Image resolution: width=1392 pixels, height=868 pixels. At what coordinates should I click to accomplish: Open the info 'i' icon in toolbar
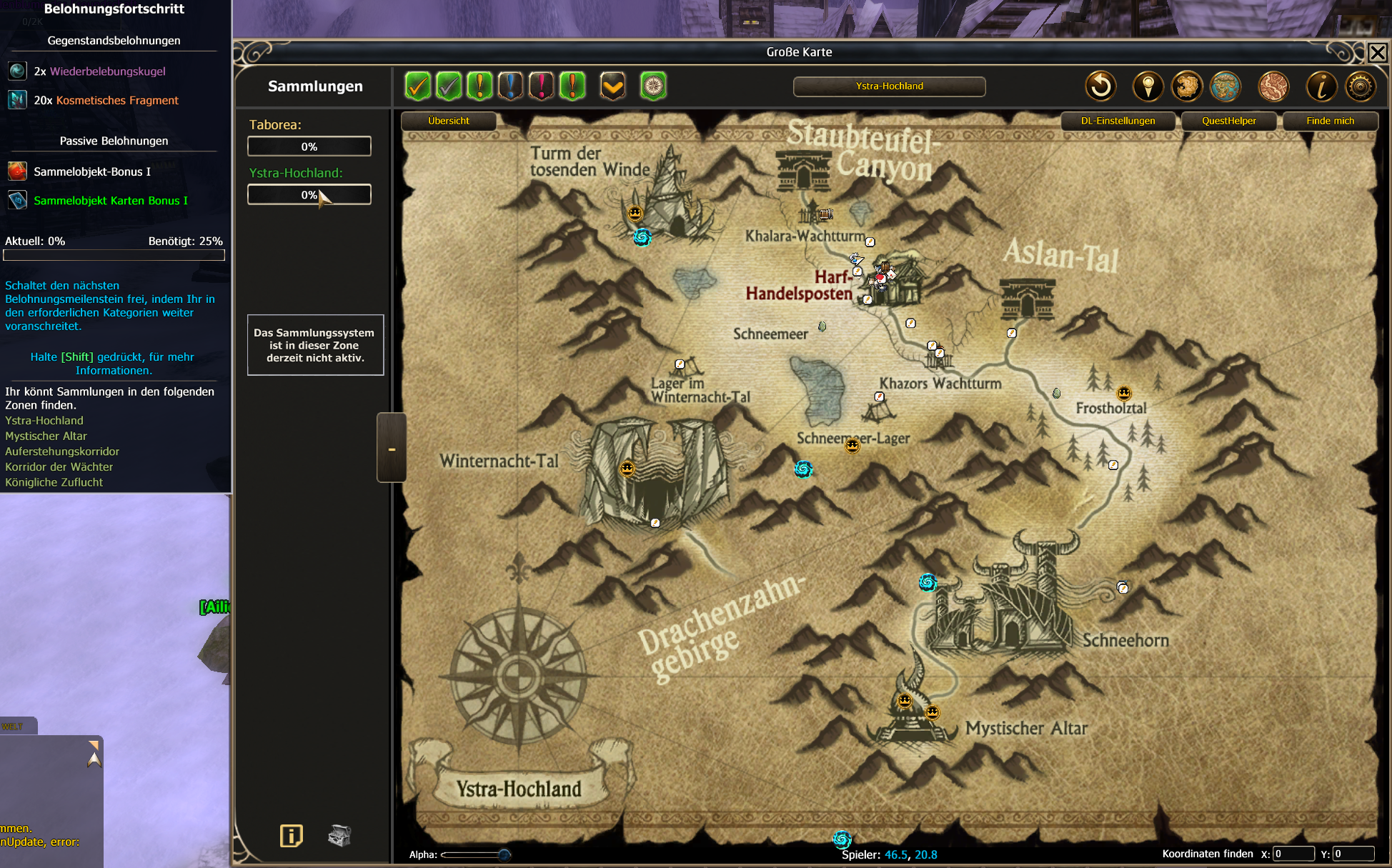pos(1321,86)
